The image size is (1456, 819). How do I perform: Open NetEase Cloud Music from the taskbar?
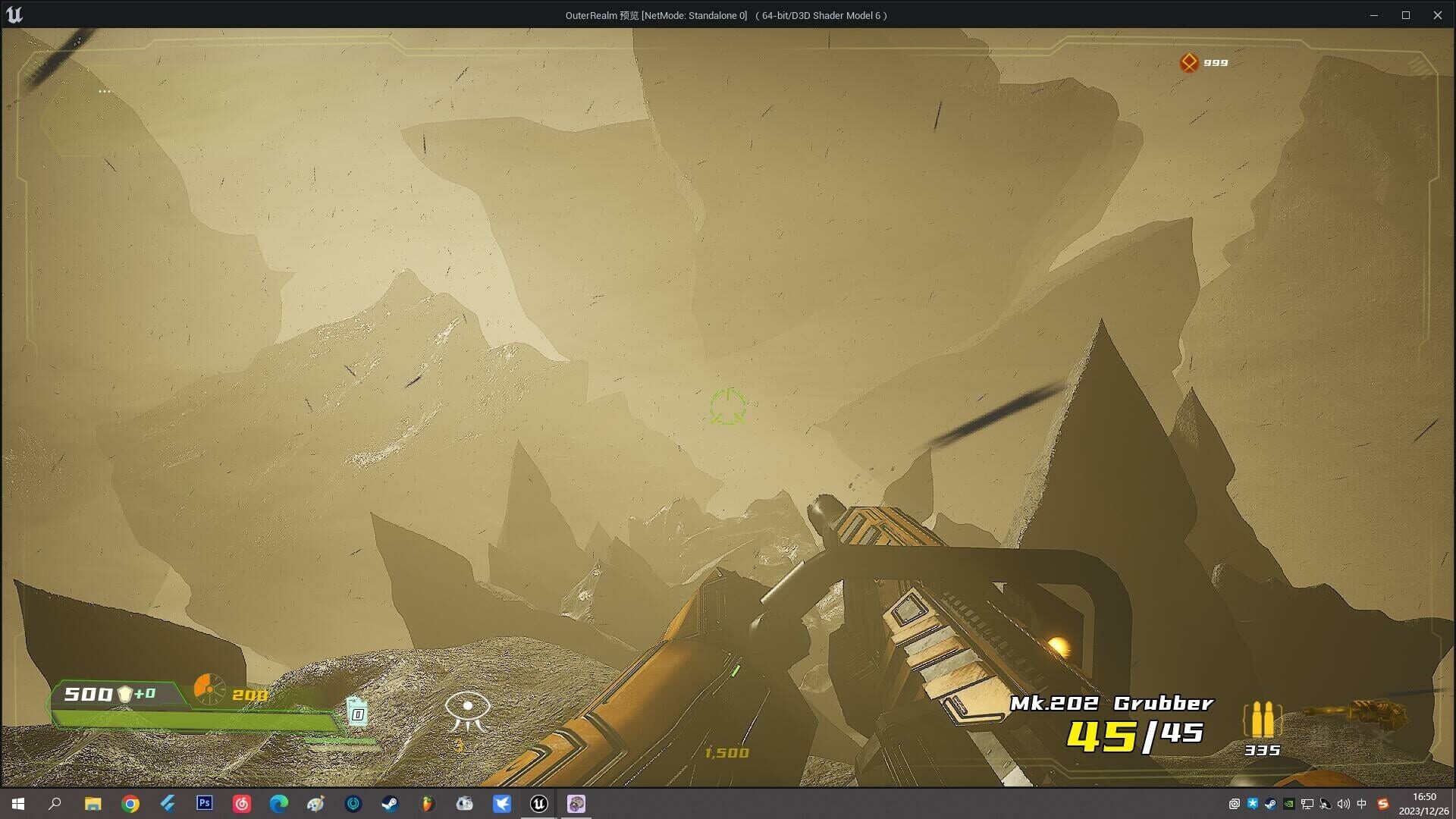click(x=242, y=804)
